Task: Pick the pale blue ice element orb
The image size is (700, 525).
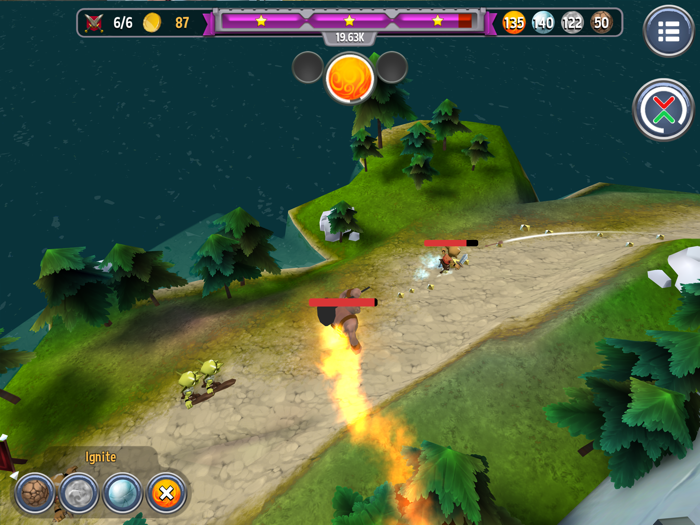Action: pos(122,493)
